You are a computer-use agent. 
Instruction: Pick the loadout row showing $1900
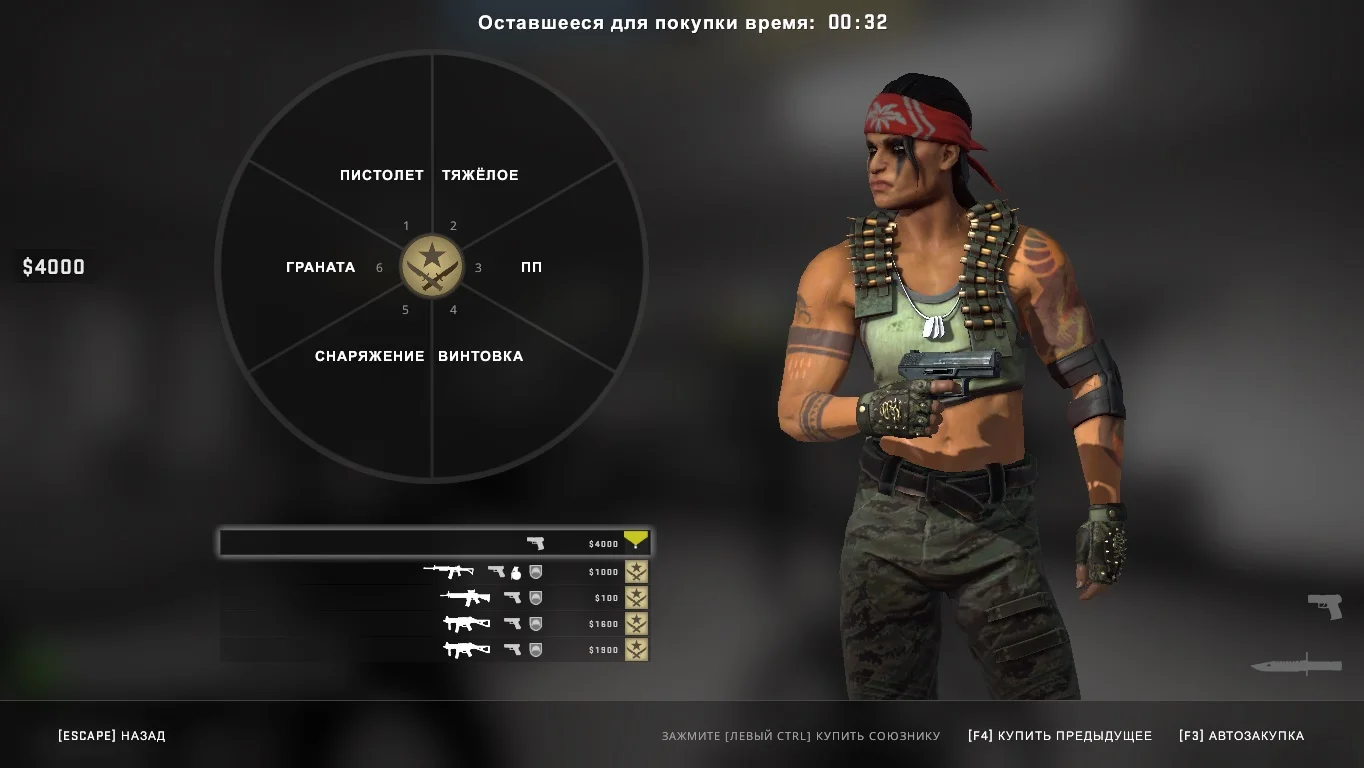[x=435, y=650]
